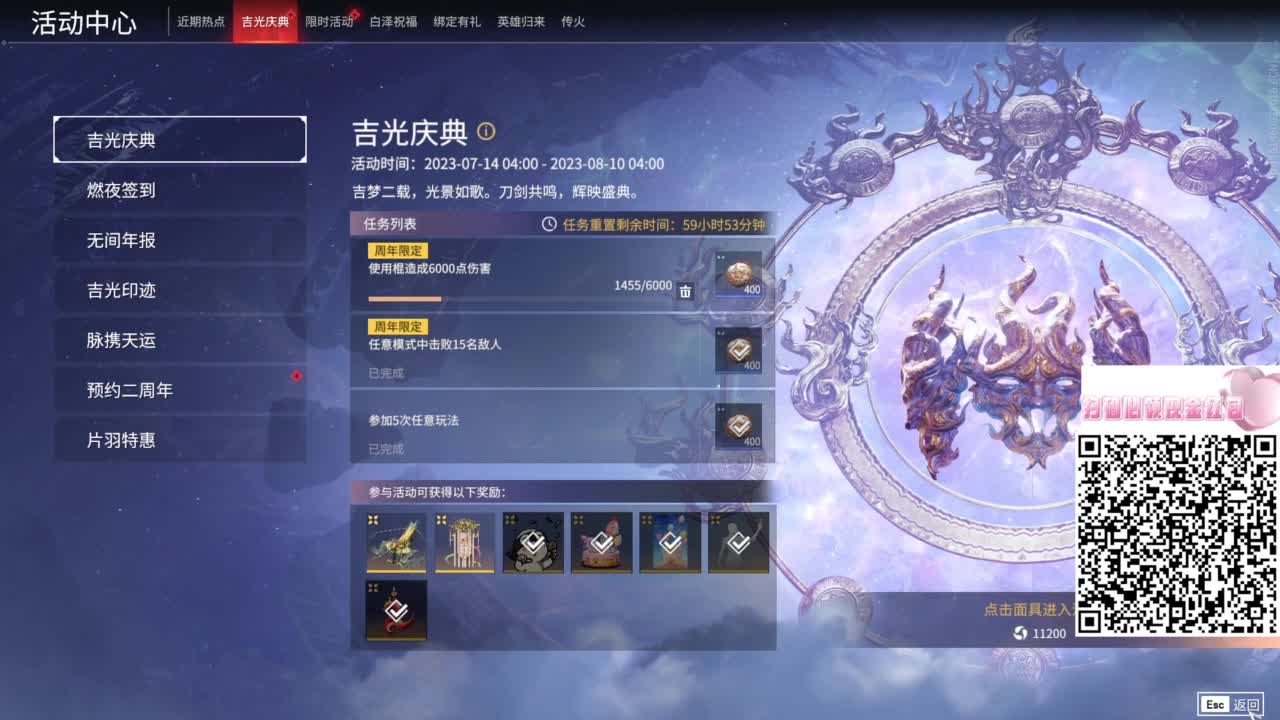Click currency icon showing 11200
The width and height of the screenshot is (1280, 720).
pyautogui.click(x=1020, y=633)
